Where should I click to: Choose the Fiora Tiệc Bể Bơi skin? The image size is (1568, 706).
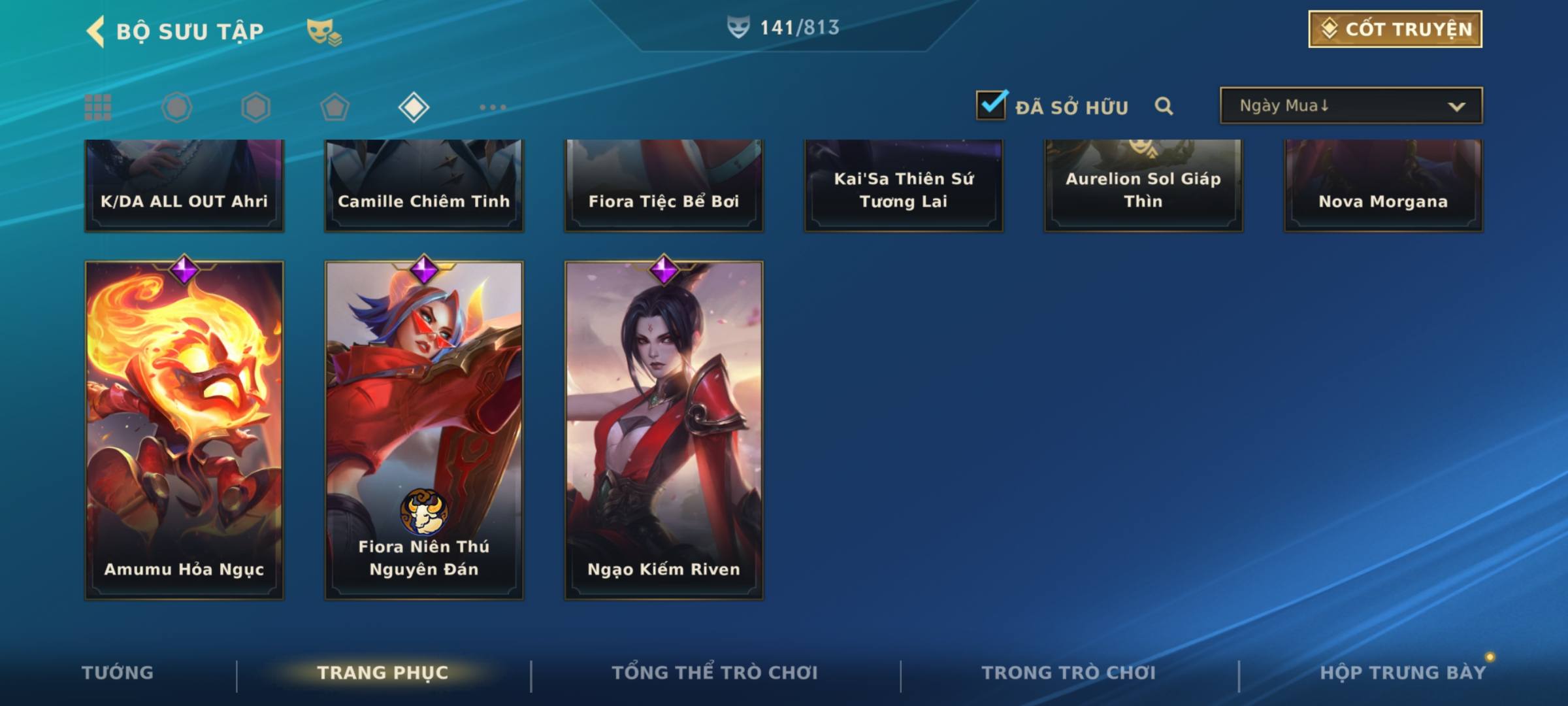(664, 186)
